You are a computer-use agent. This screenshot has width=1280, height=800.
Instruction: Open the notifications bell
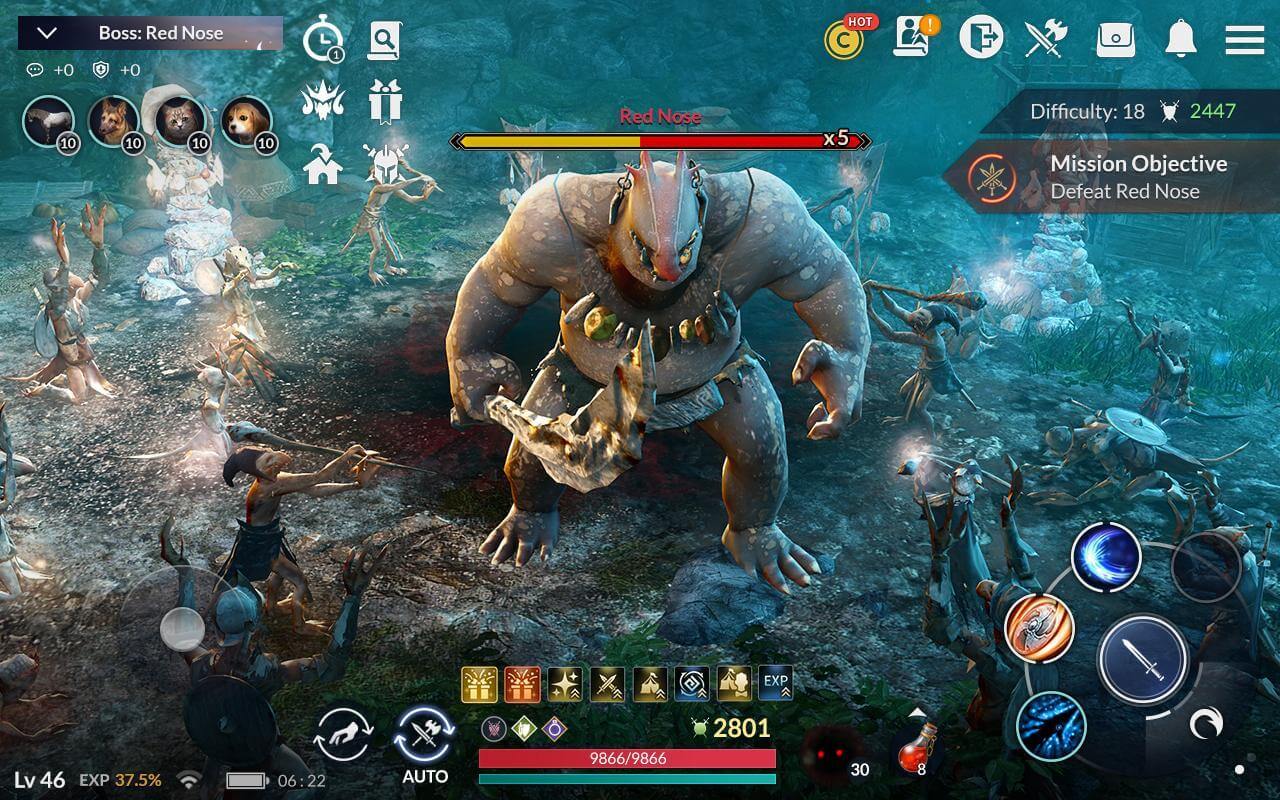[x=1182, y=40]
